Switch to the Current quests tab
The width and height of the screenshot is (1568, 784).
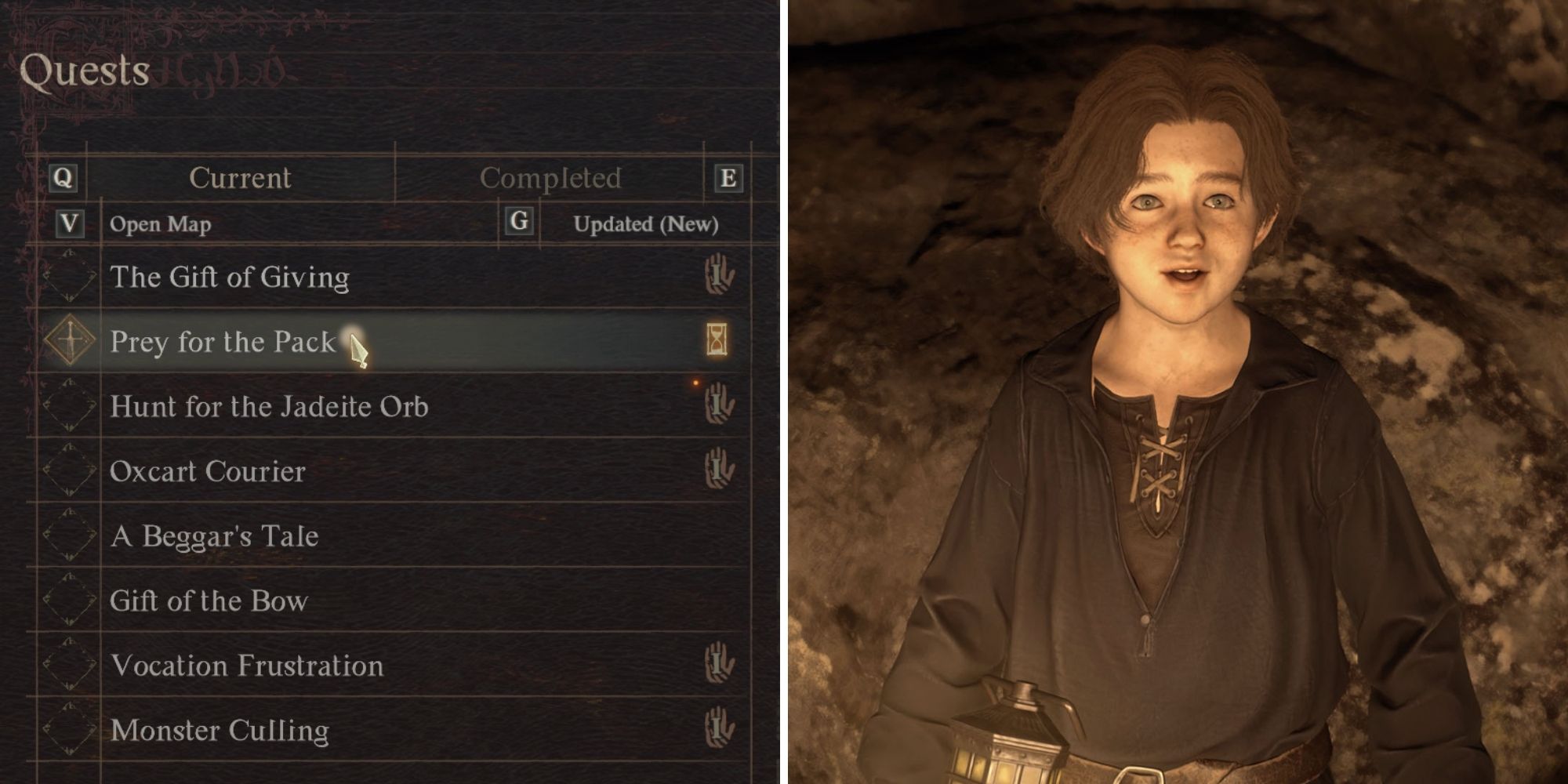point(240,178)
